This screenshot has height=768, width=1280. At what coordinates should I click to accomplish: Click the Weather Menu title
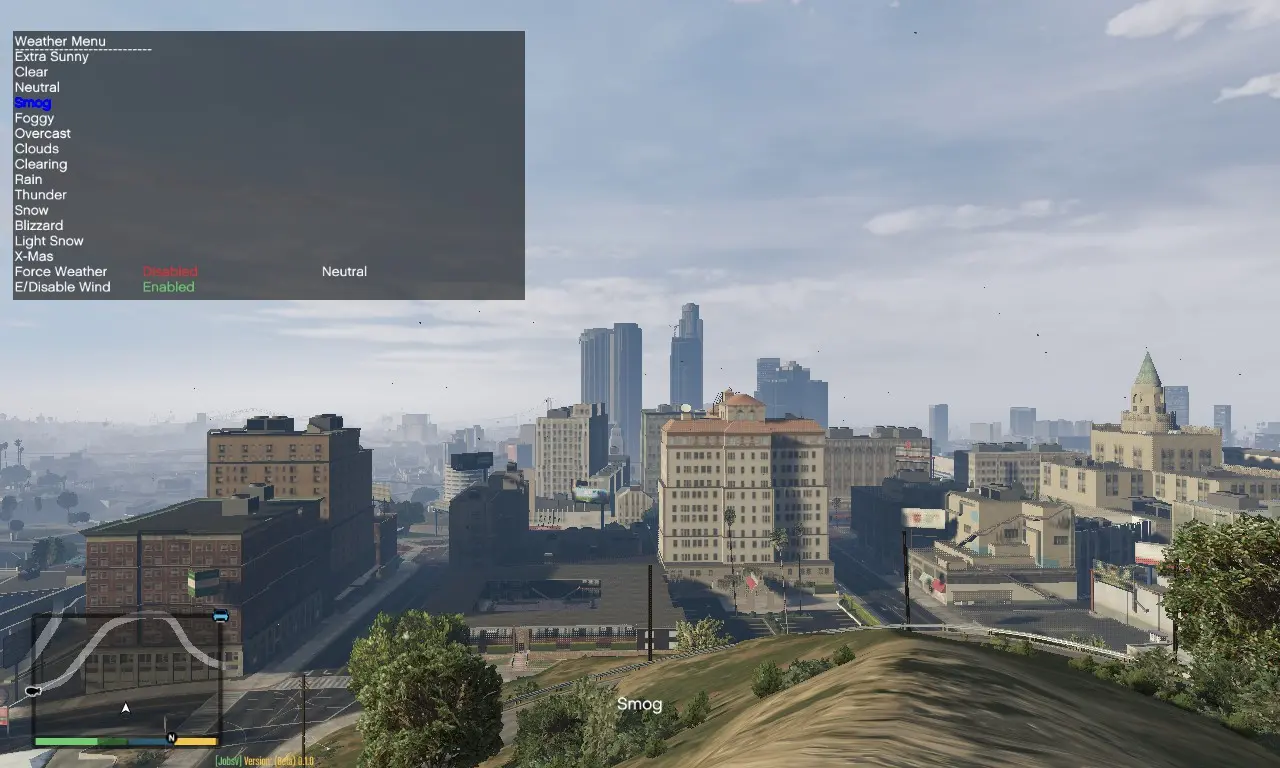[60, 40]
